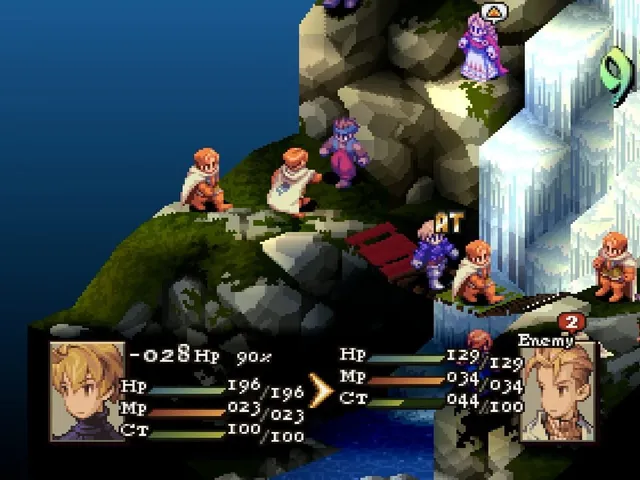
Task: Click the unit marked with AT
Action: point(436,258)
